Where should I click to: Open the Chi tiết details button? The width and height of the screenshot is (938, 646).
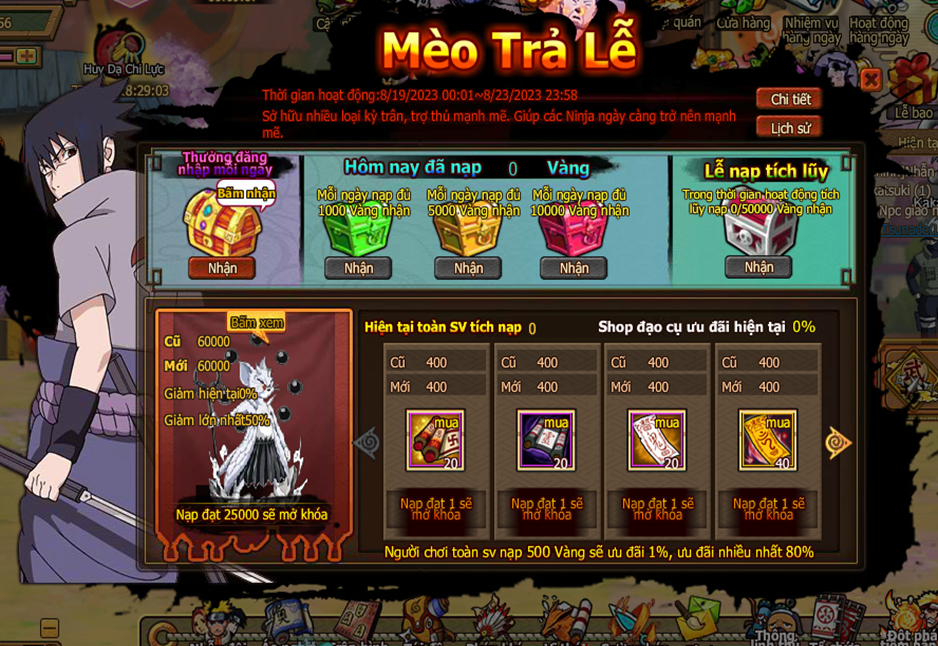pos(789,99)
